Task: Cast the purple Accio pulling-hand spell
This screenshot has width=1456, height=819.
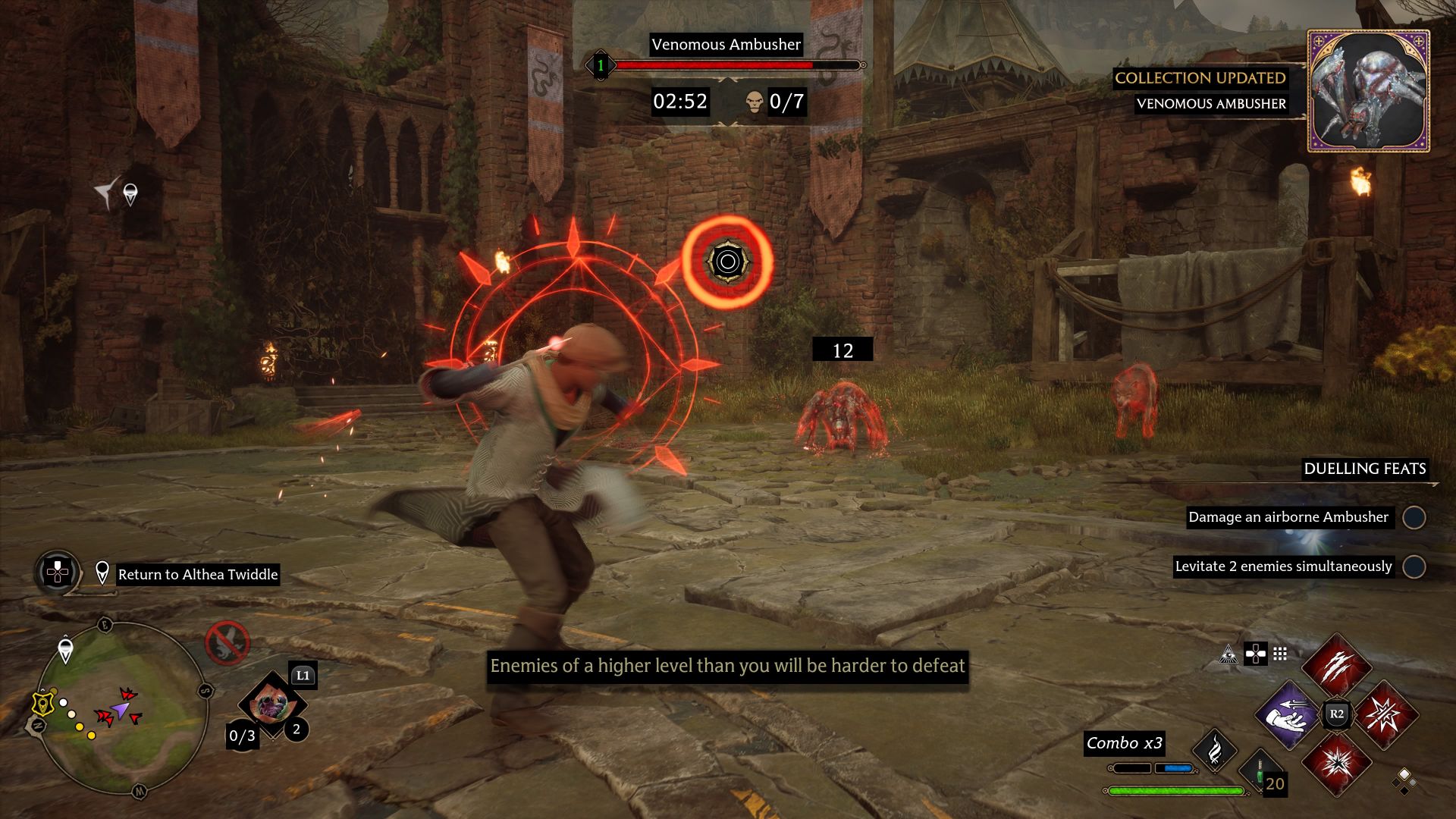Action: click(1288, 714)
